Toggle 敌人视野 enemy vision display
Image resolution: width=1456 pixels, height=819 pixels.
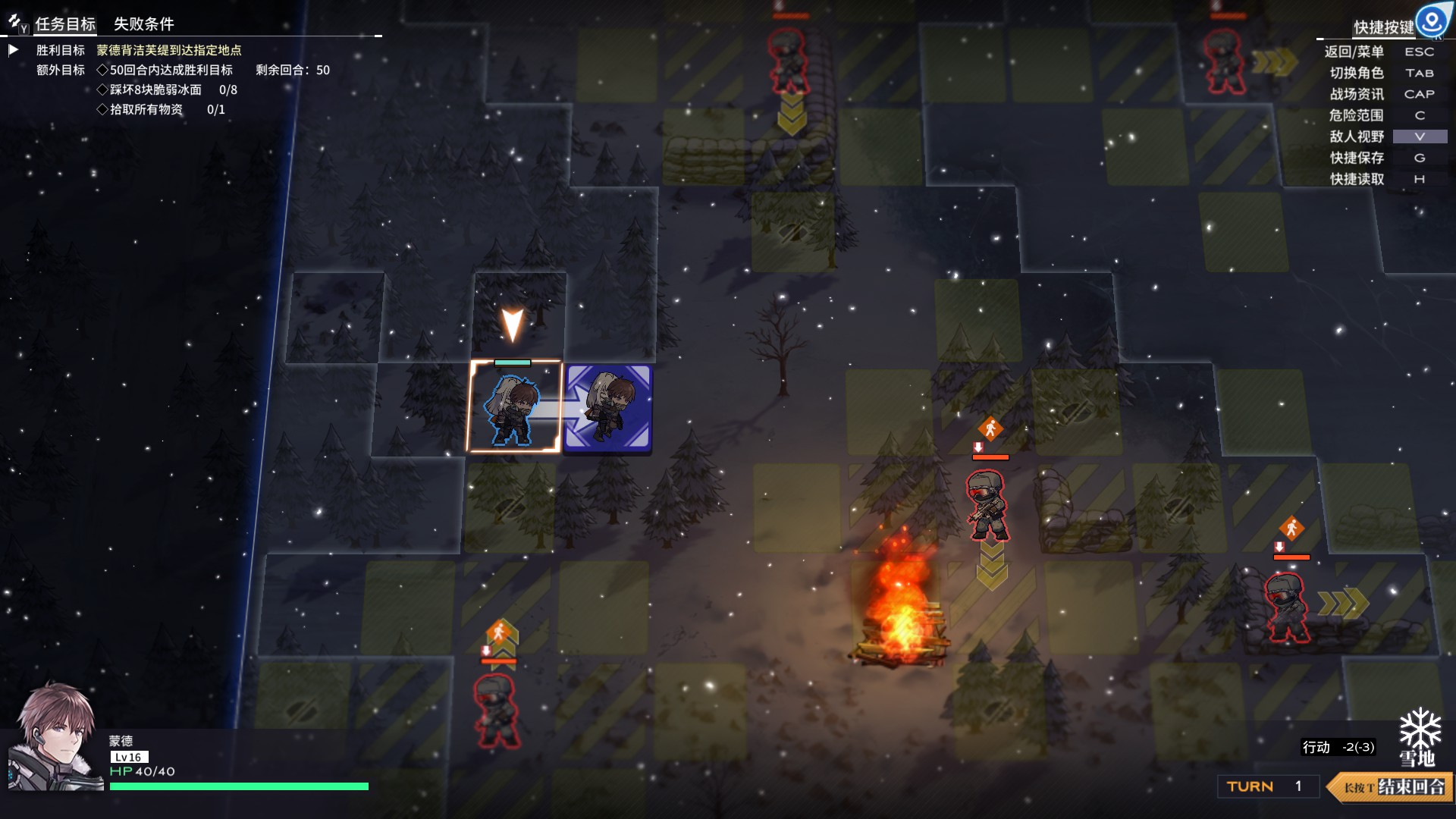[1356, 136]
